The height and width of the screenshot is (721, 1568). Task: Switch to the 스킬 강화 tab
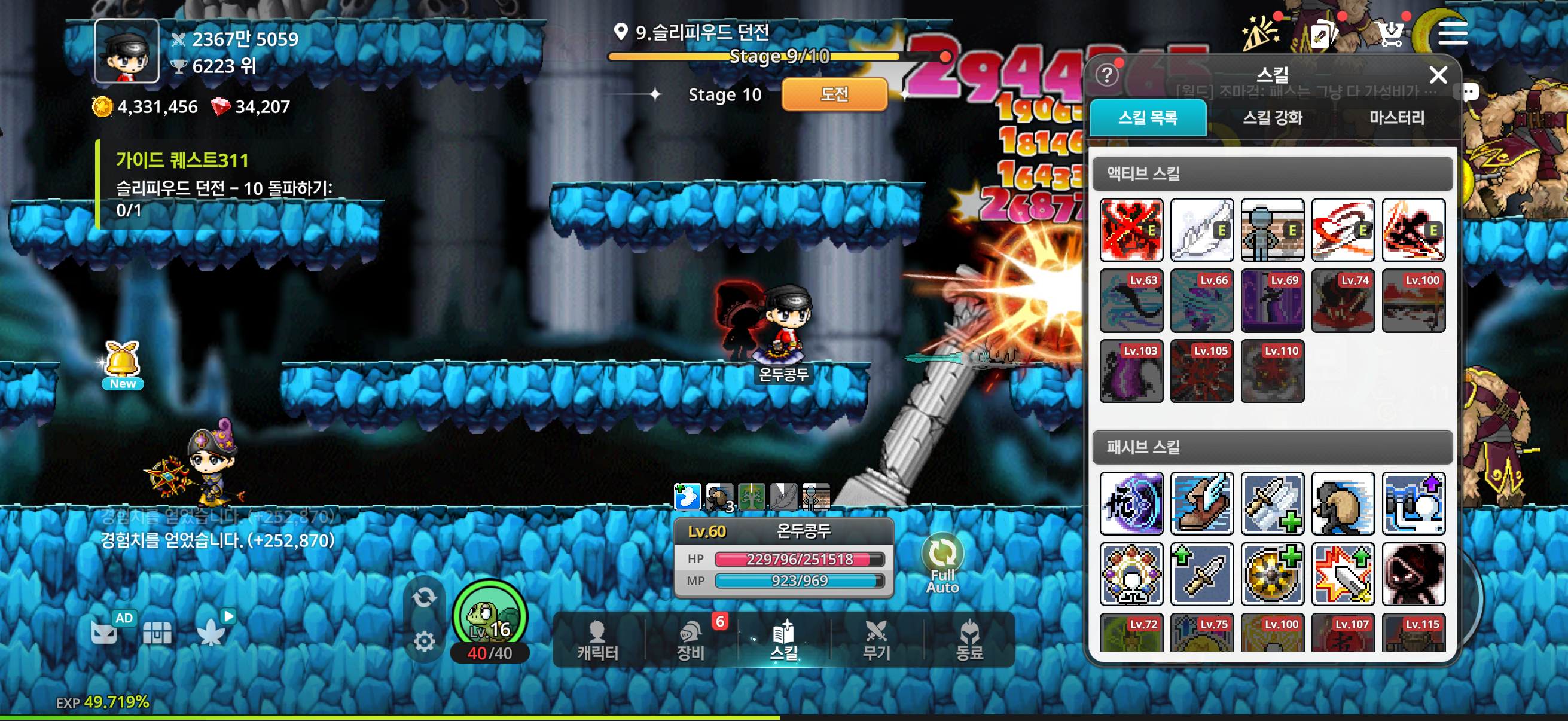[x=1271, y=117]
